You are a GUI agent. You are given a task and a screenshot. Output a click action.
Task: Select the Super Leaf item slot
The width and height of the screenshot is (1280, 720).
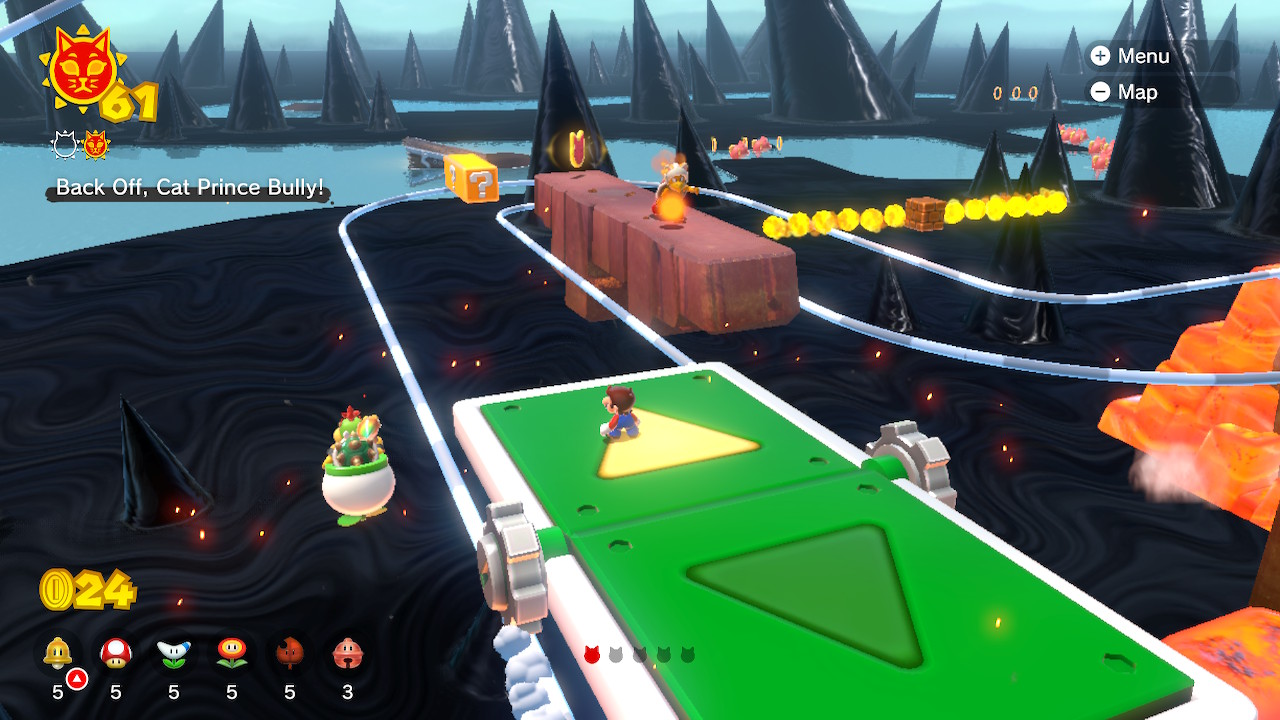[288, 650]
